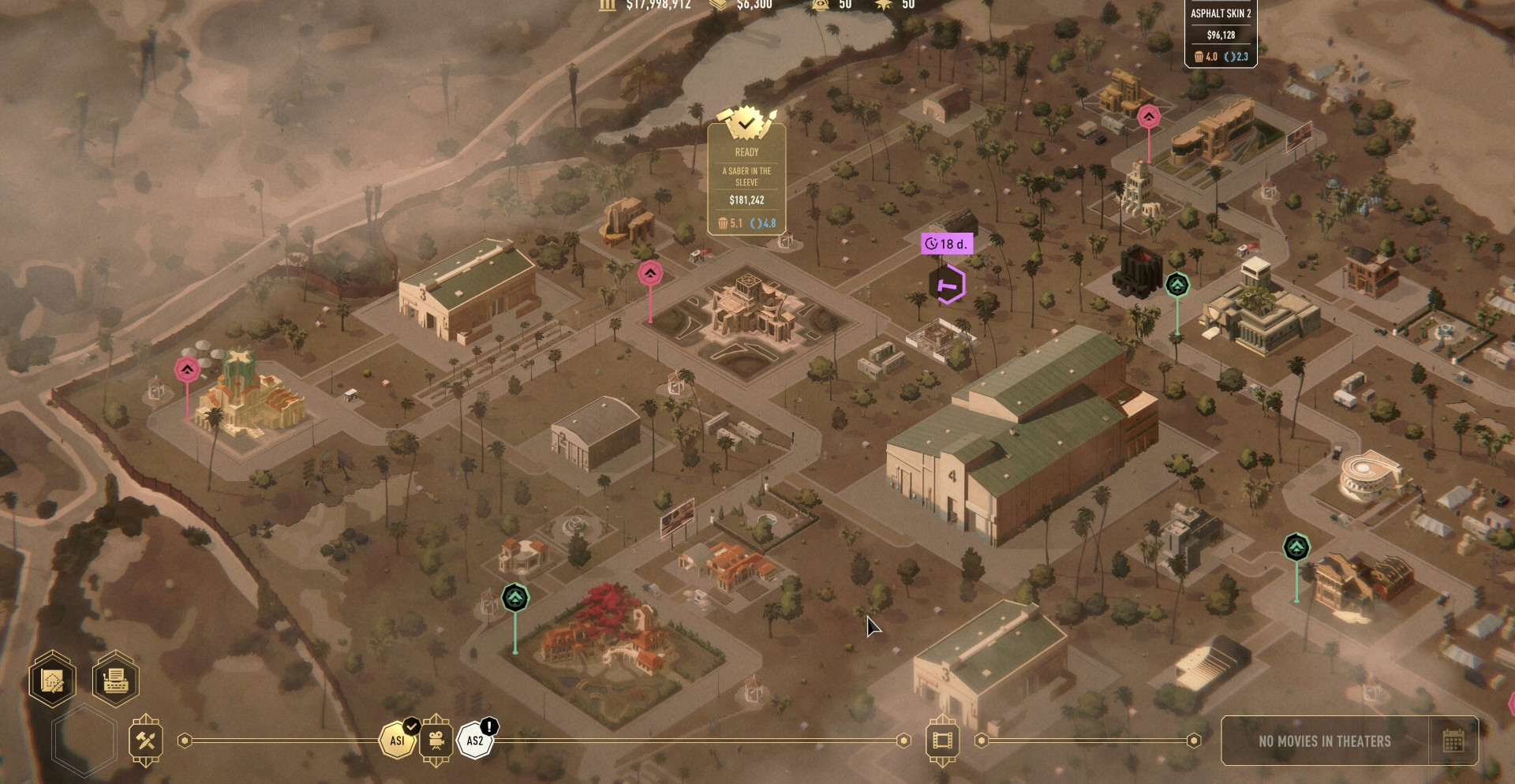The height and width of the screenshot is (784, 1515).
Task: Click the pink upgrade pin over the golden building
Action: pos(187,369)
